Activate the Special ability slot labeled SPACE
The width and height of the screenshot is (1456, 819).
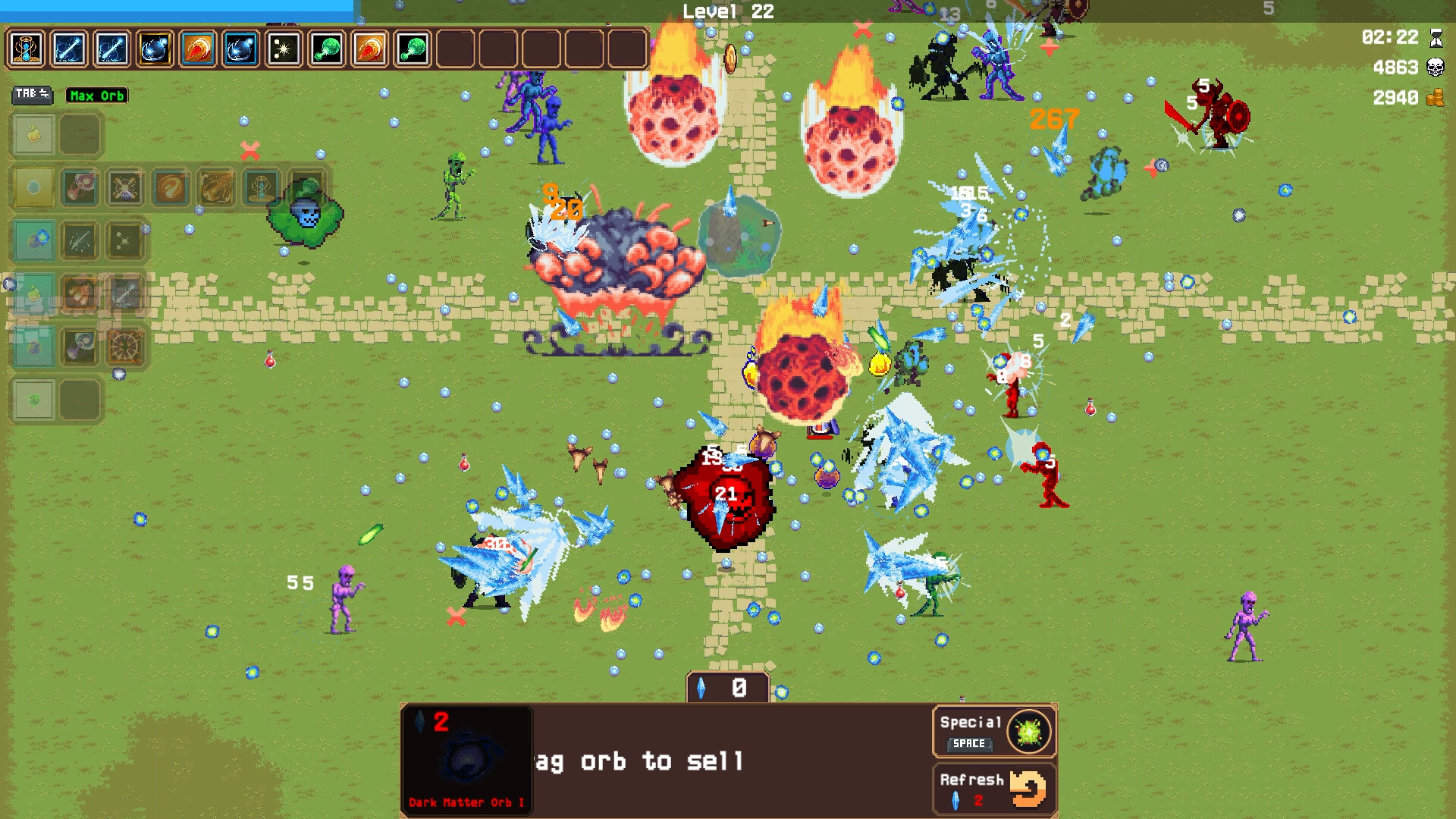(993, 730)
